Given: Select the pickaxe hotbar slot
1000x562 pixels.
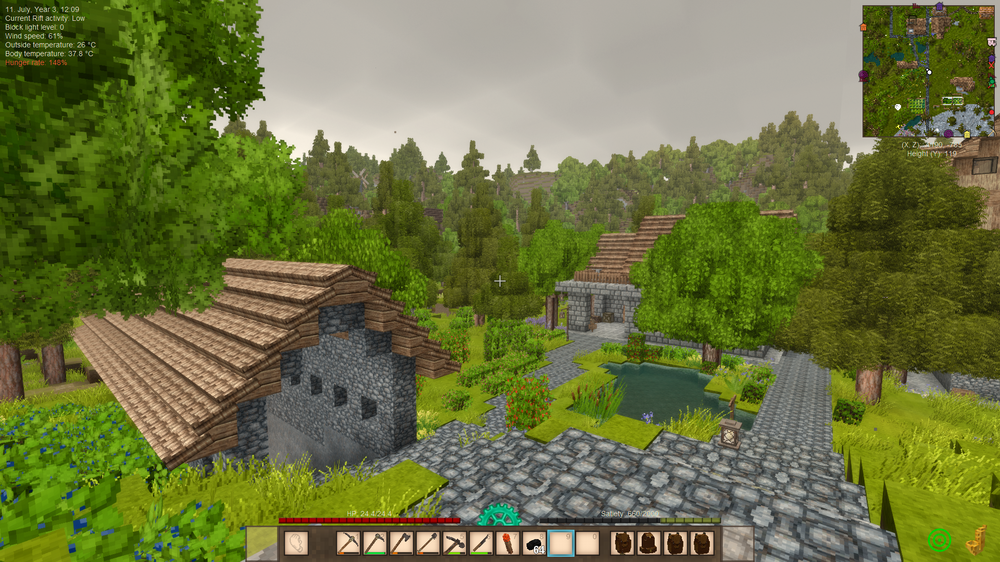Looking at the screenshot, I should (x=348, y=543).
